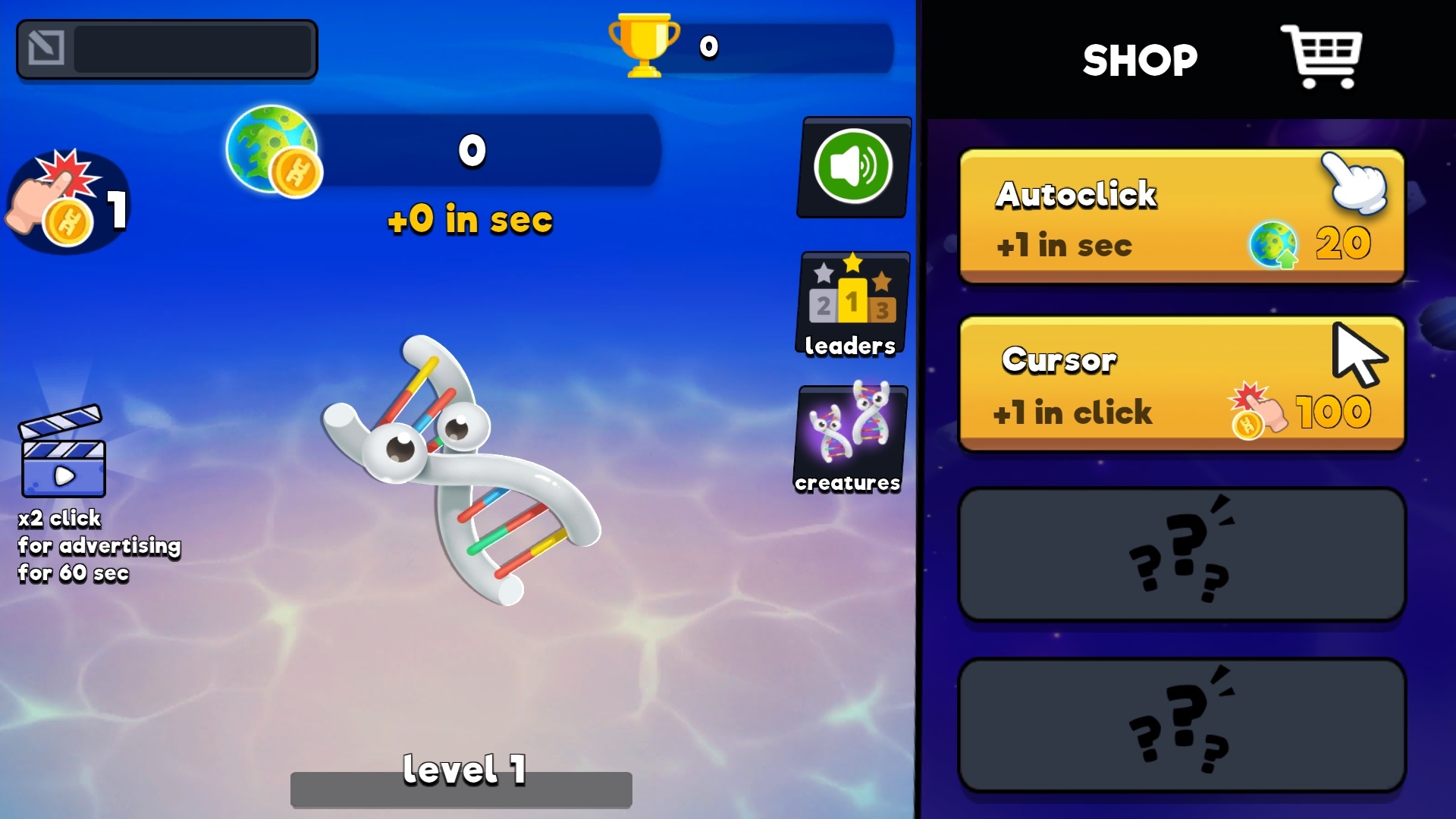
Task: Click the '+0 in sec' rate display
Action: click(x=469, y=221)
